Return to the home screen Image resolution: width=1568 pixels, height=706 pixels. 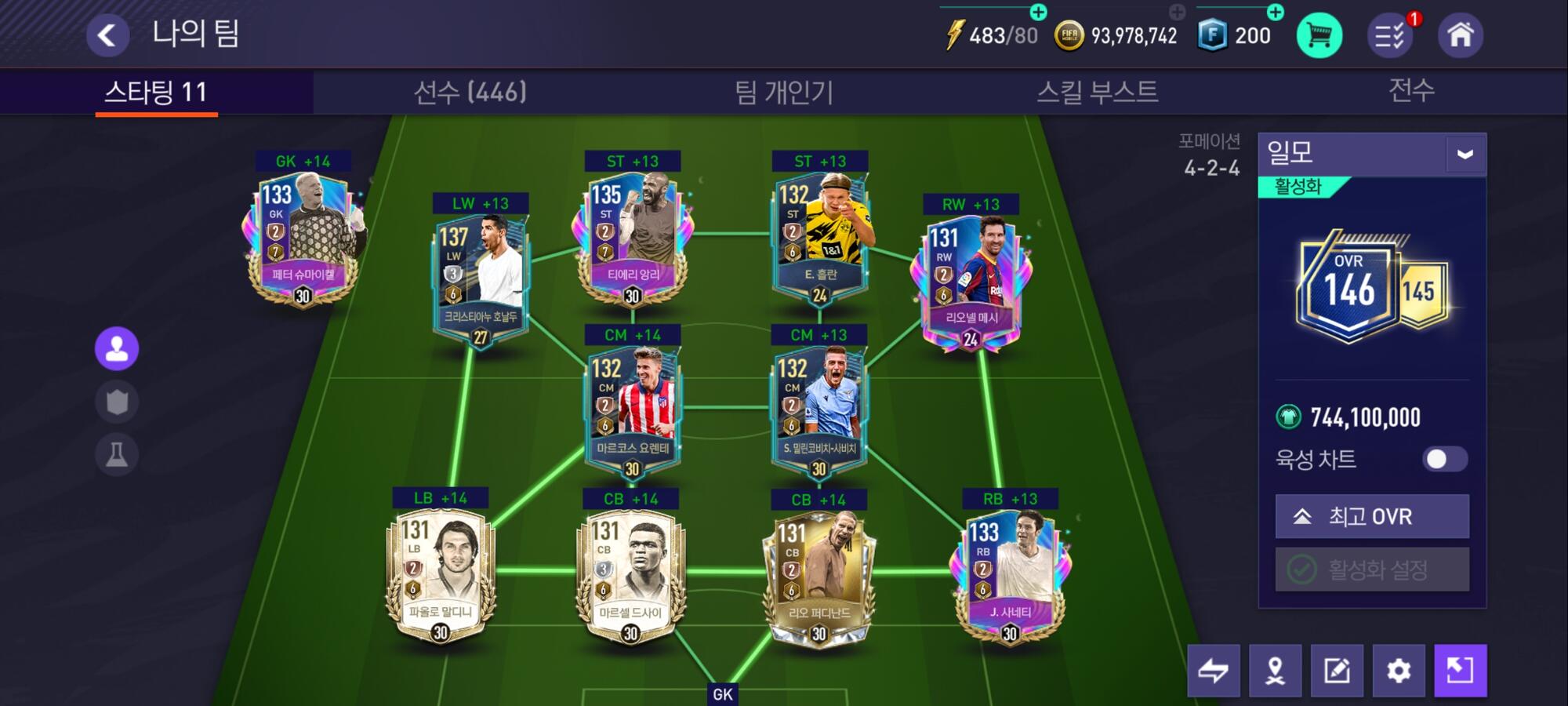[x=1460, y=35]
